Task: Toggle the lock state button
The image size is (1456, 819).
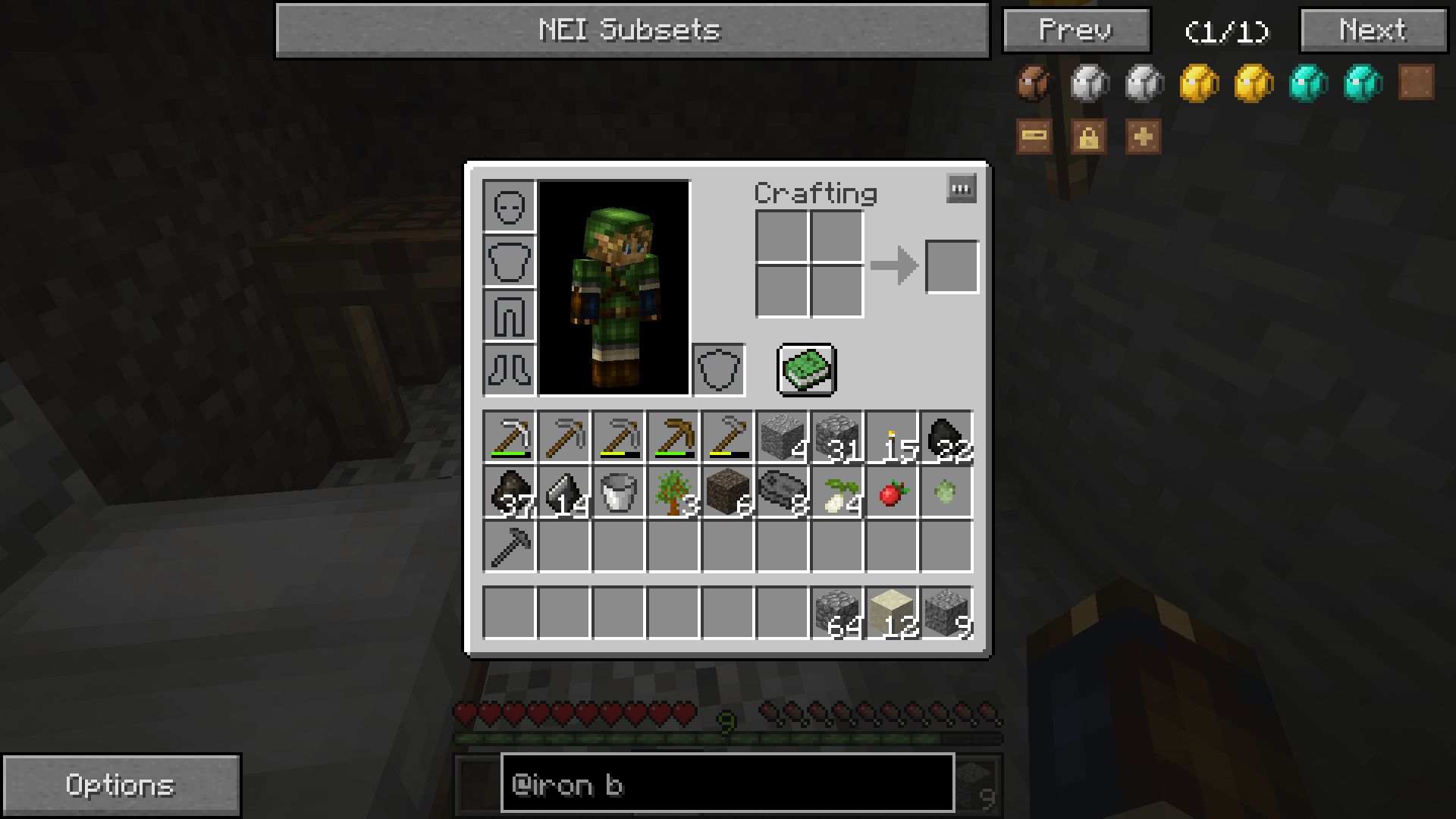Action: [x=1088, y=137]
